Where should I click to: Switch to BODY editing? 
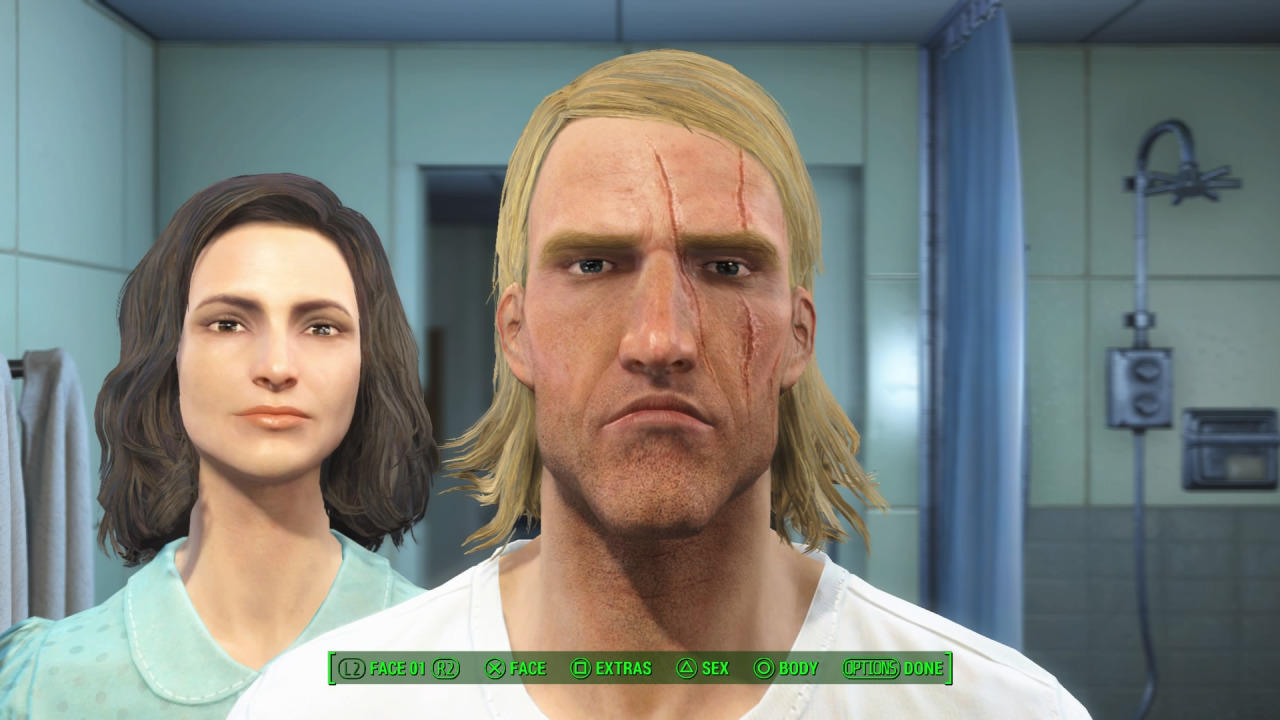tap(798, 668)
